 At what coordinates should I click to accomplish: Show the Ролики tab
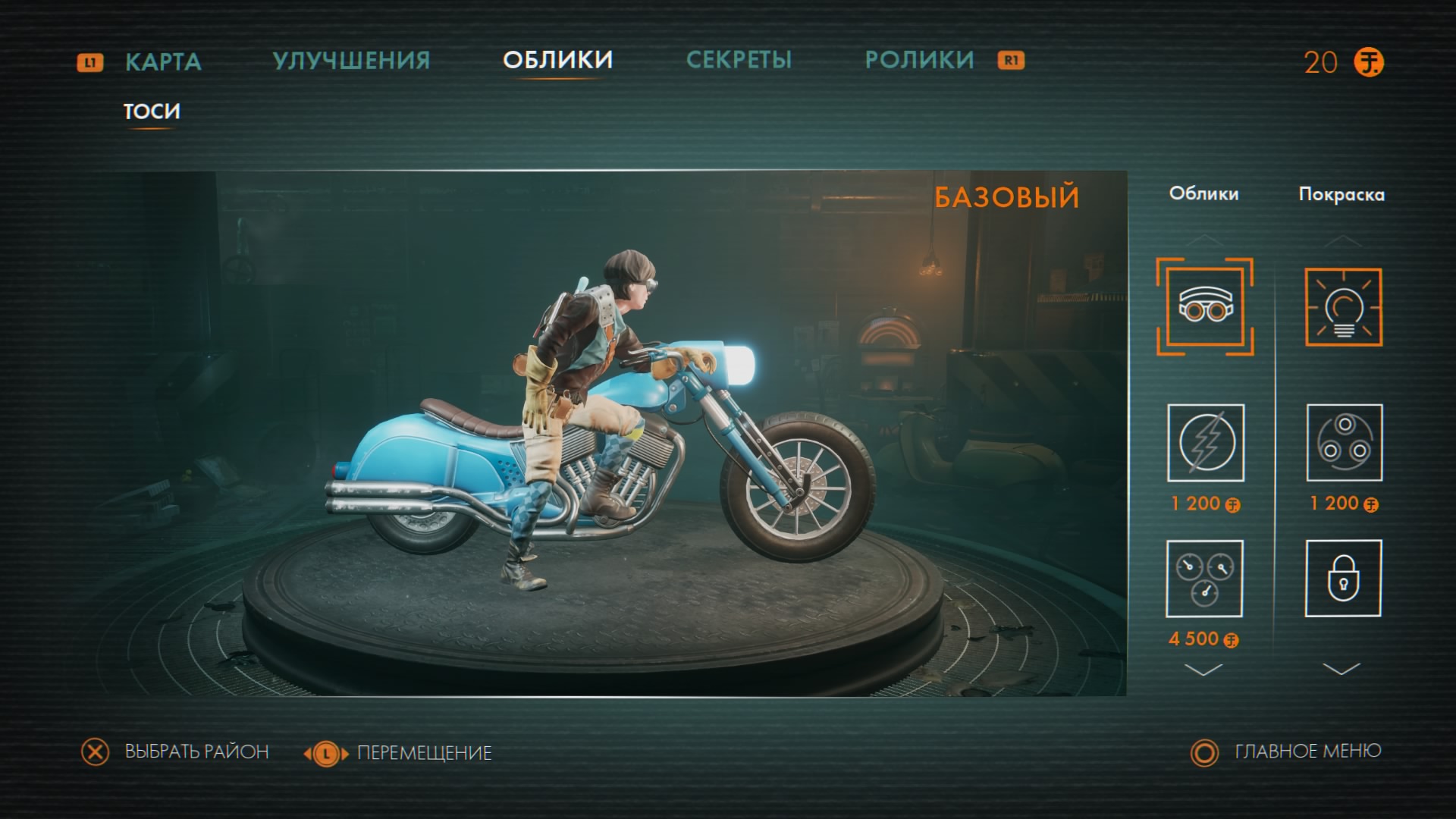click(919, 61)
